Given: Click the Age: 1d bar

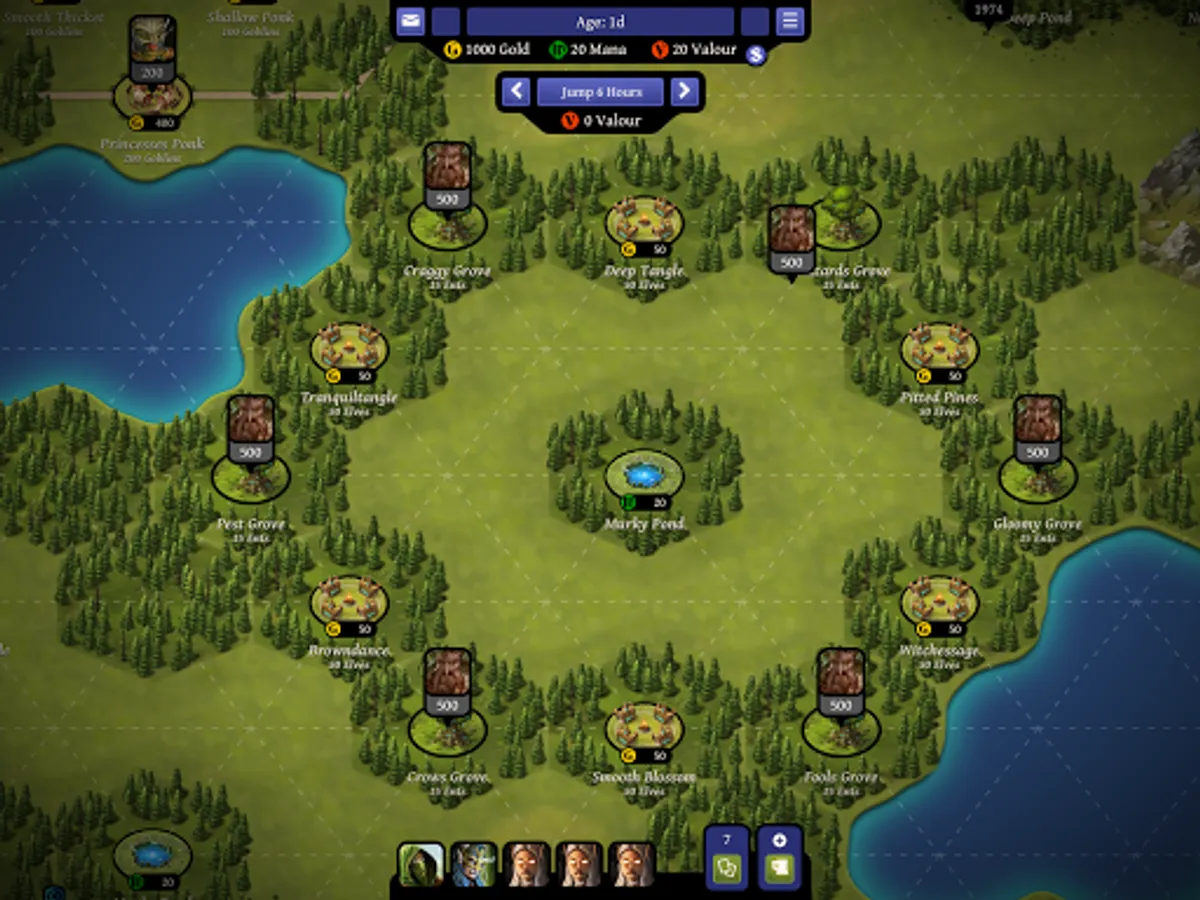Looking at the screenshot, I should [x=600, y=21].
